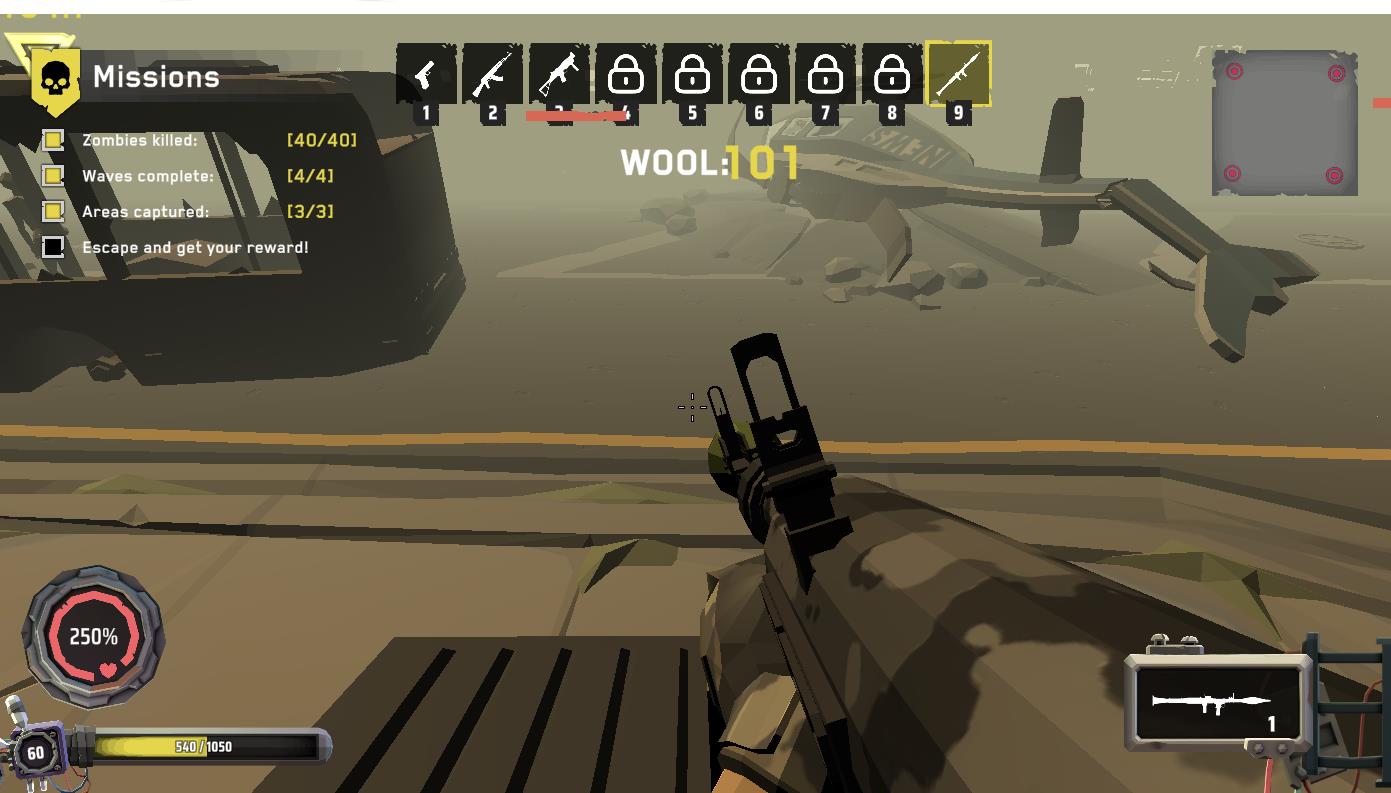Click the locked weapon slot numbered 6
This screenshot has height=793, width=1391.
[758, 74]
